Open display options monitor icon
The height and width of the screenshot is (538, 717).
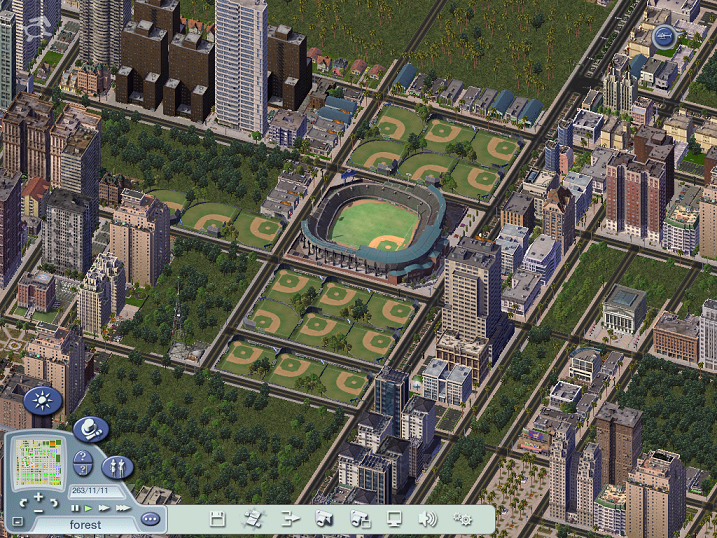tap(394, 518)
